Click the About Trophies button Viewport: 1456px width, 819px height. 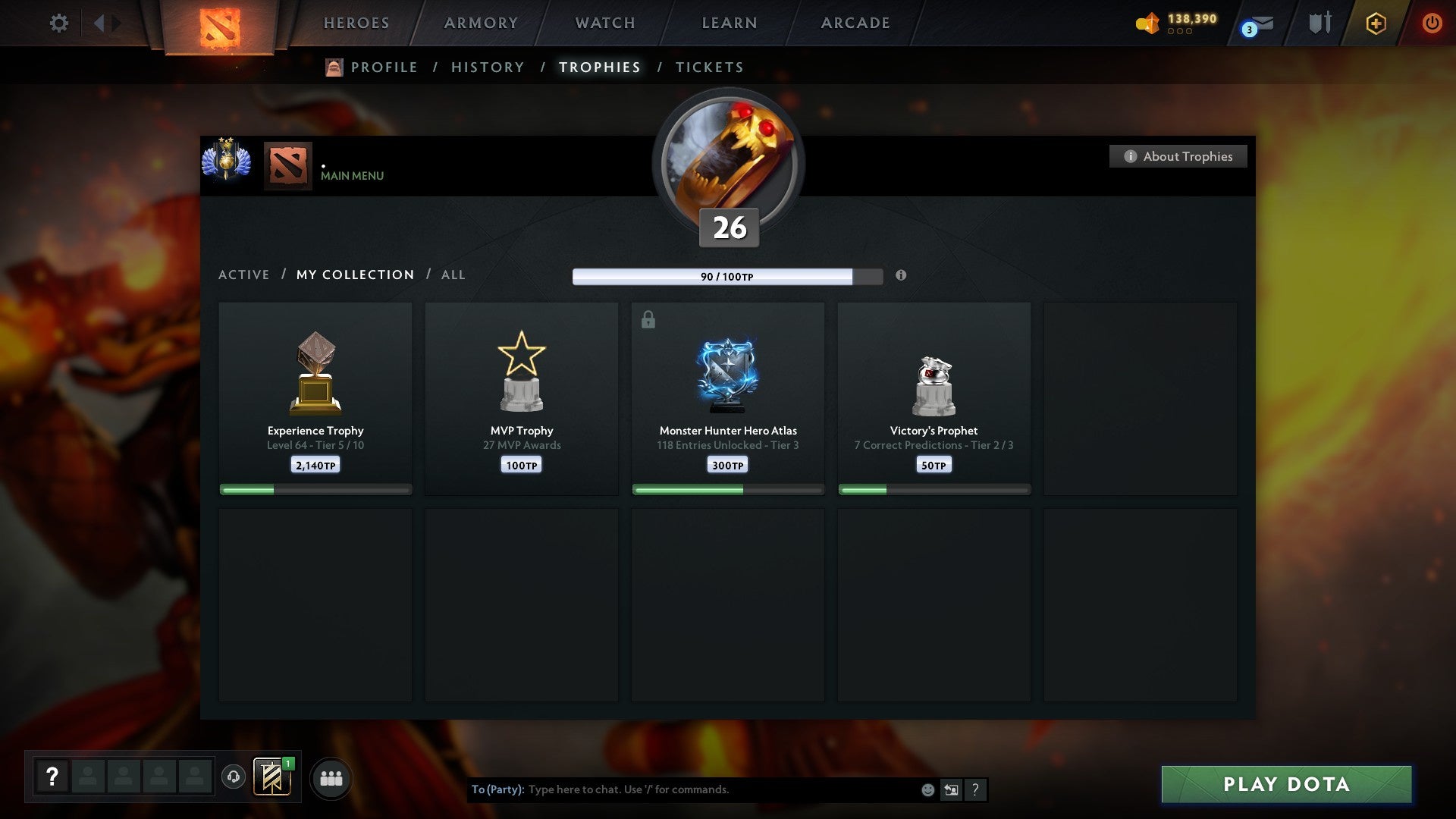[x=1178, y=156]
